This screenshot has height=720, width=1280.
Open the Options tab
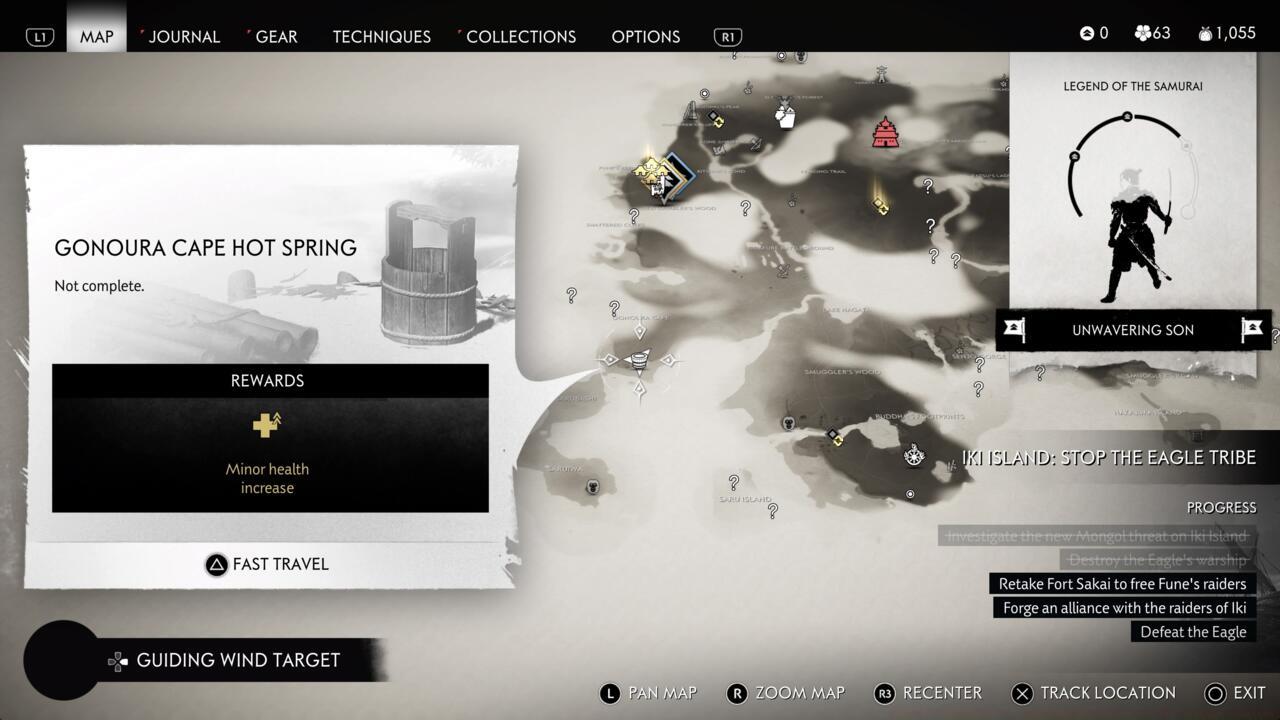coord(645,36)
